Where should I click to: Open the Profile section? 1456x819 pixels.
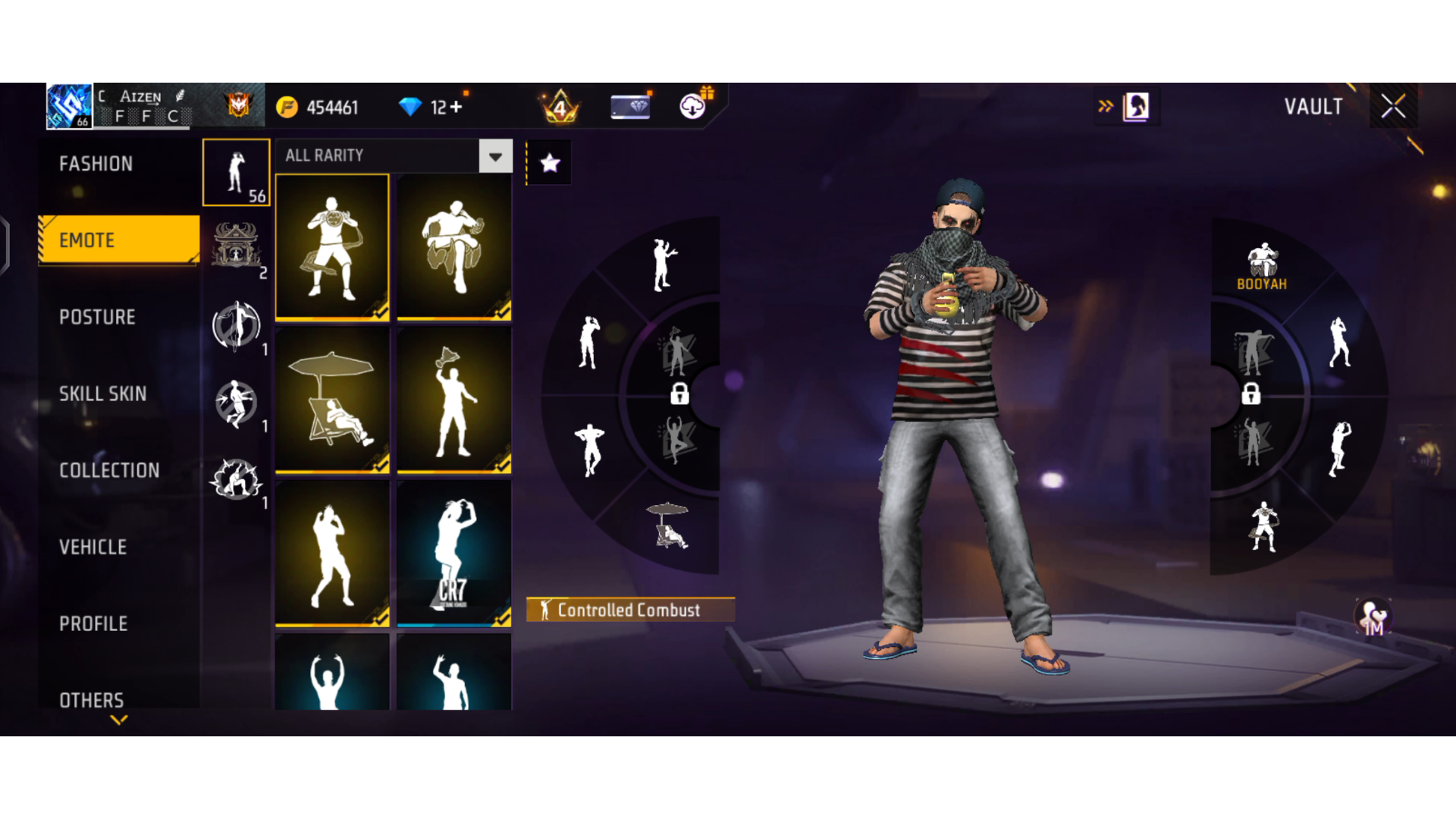click(93, 623)
